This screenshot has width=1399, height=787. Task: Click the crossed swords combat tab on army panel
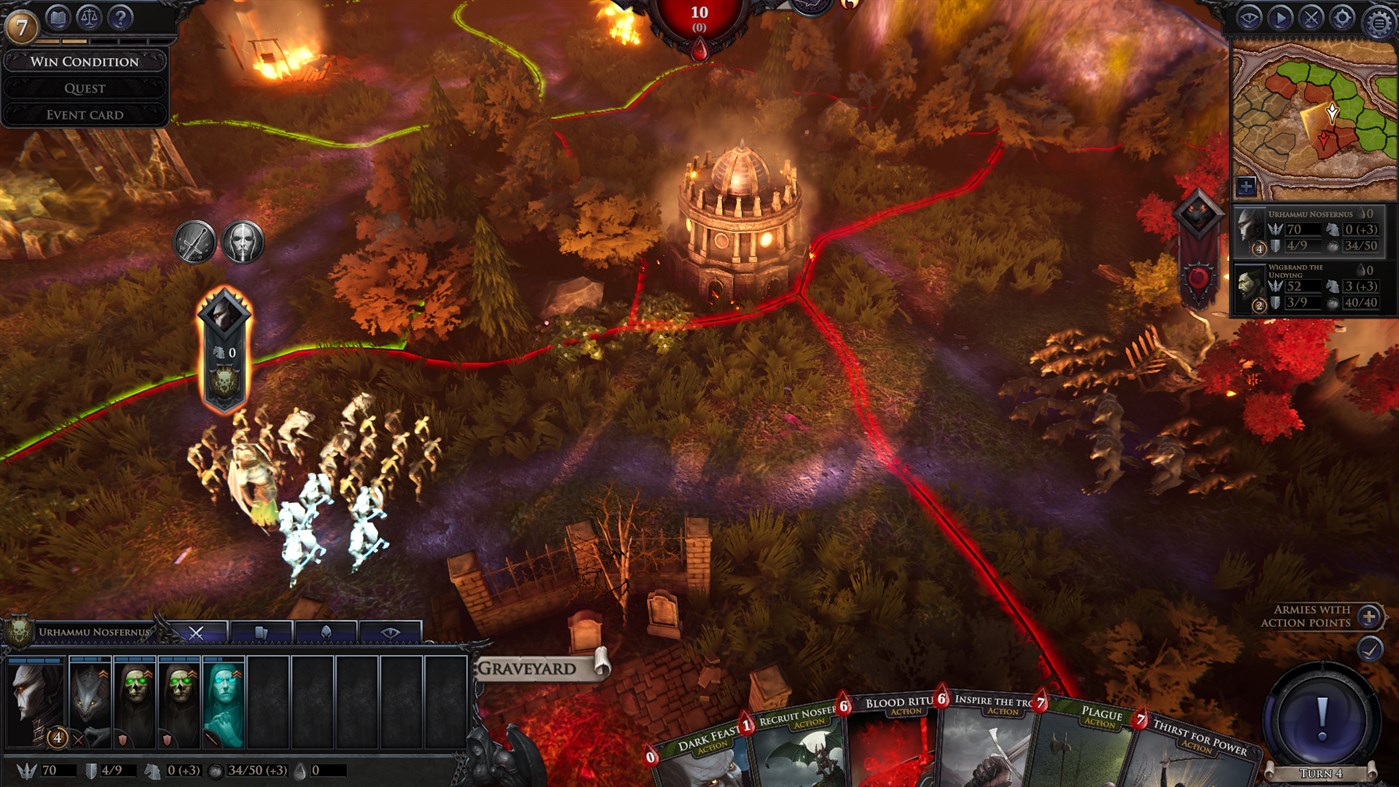[198, 631]
